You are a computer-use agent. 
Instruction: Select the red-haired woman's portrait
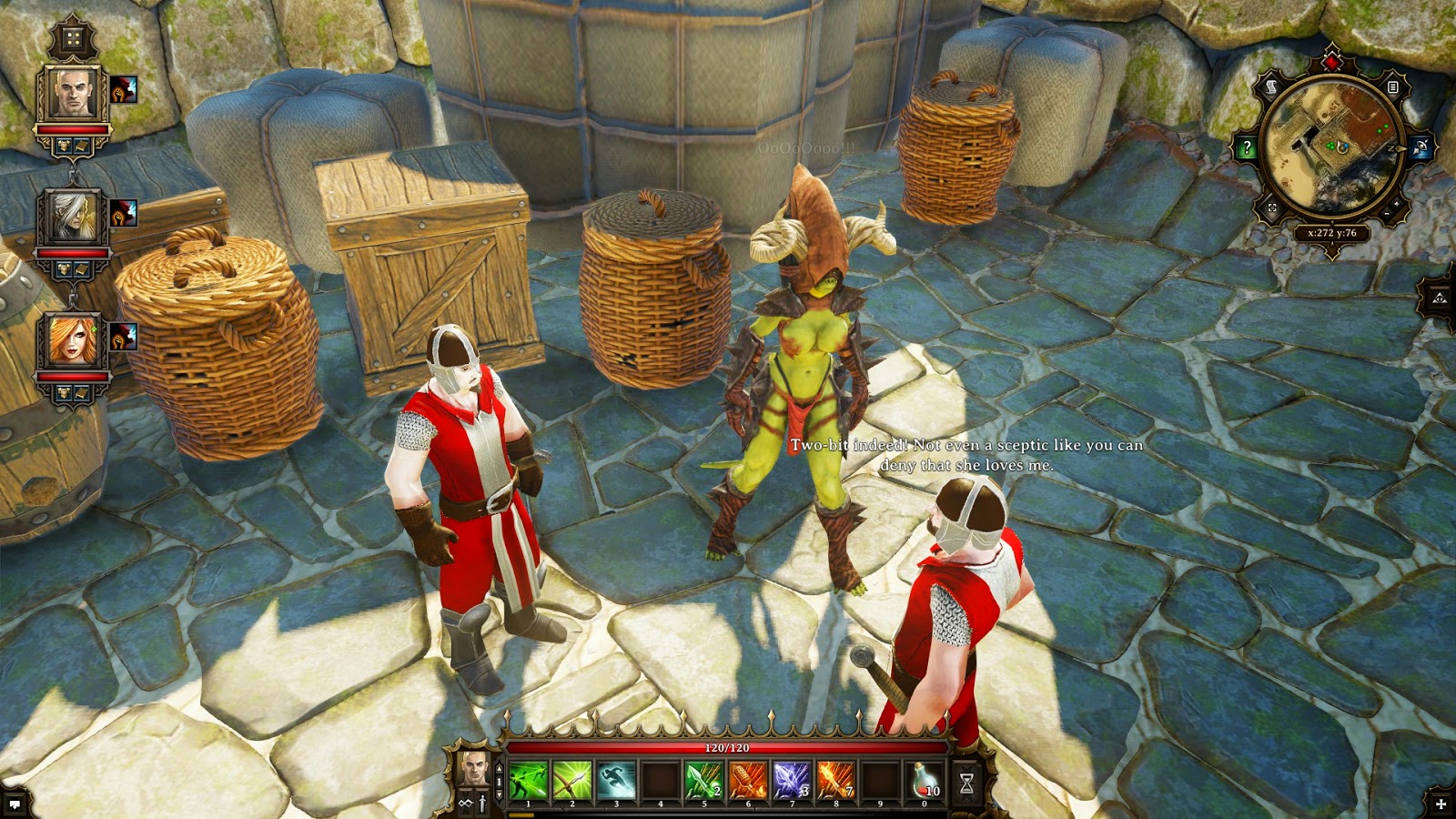pyautogui.click(x=73, y=339)
